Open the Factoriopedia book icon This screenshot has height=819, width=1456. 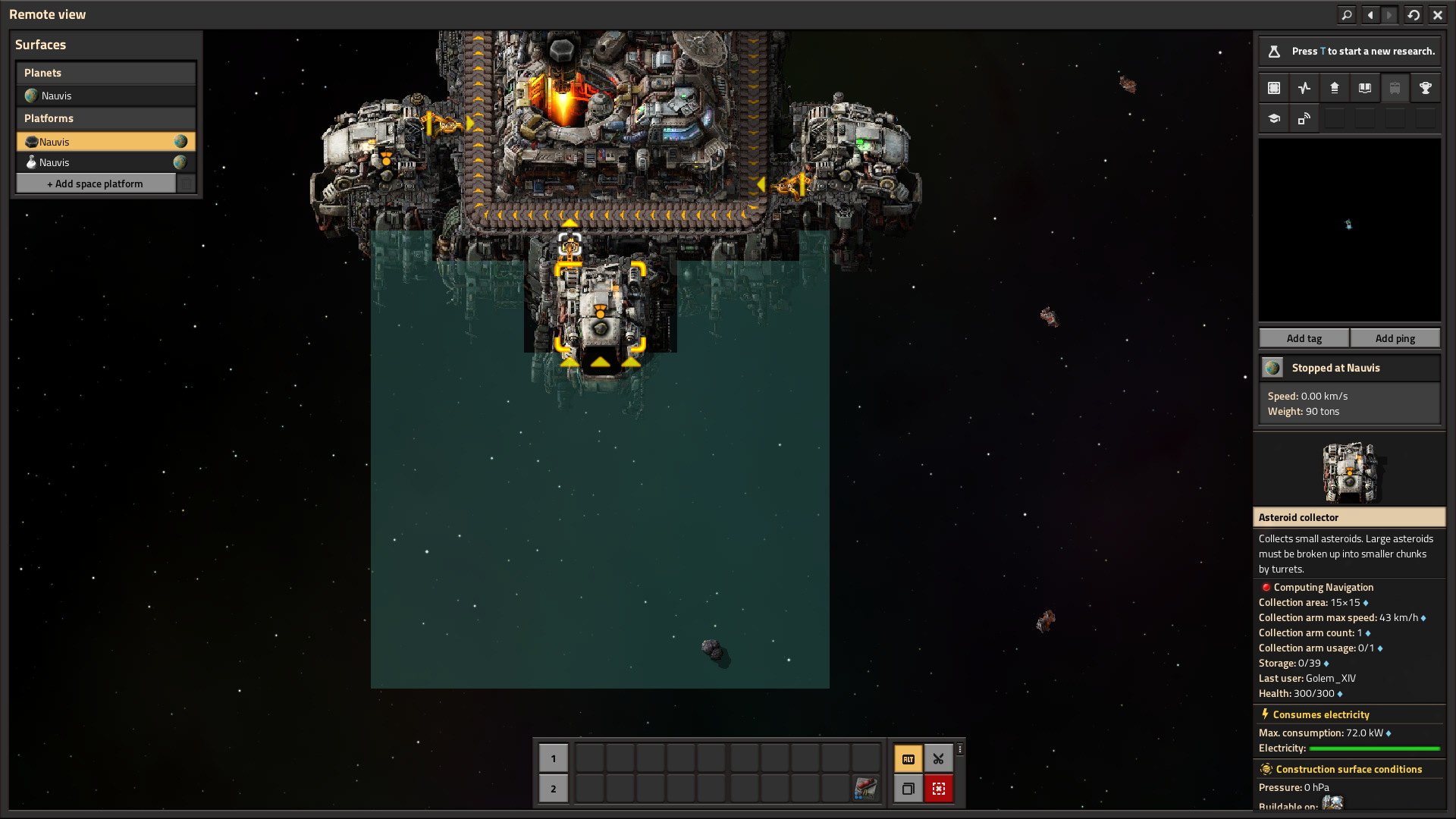(x=1365, y=88)
